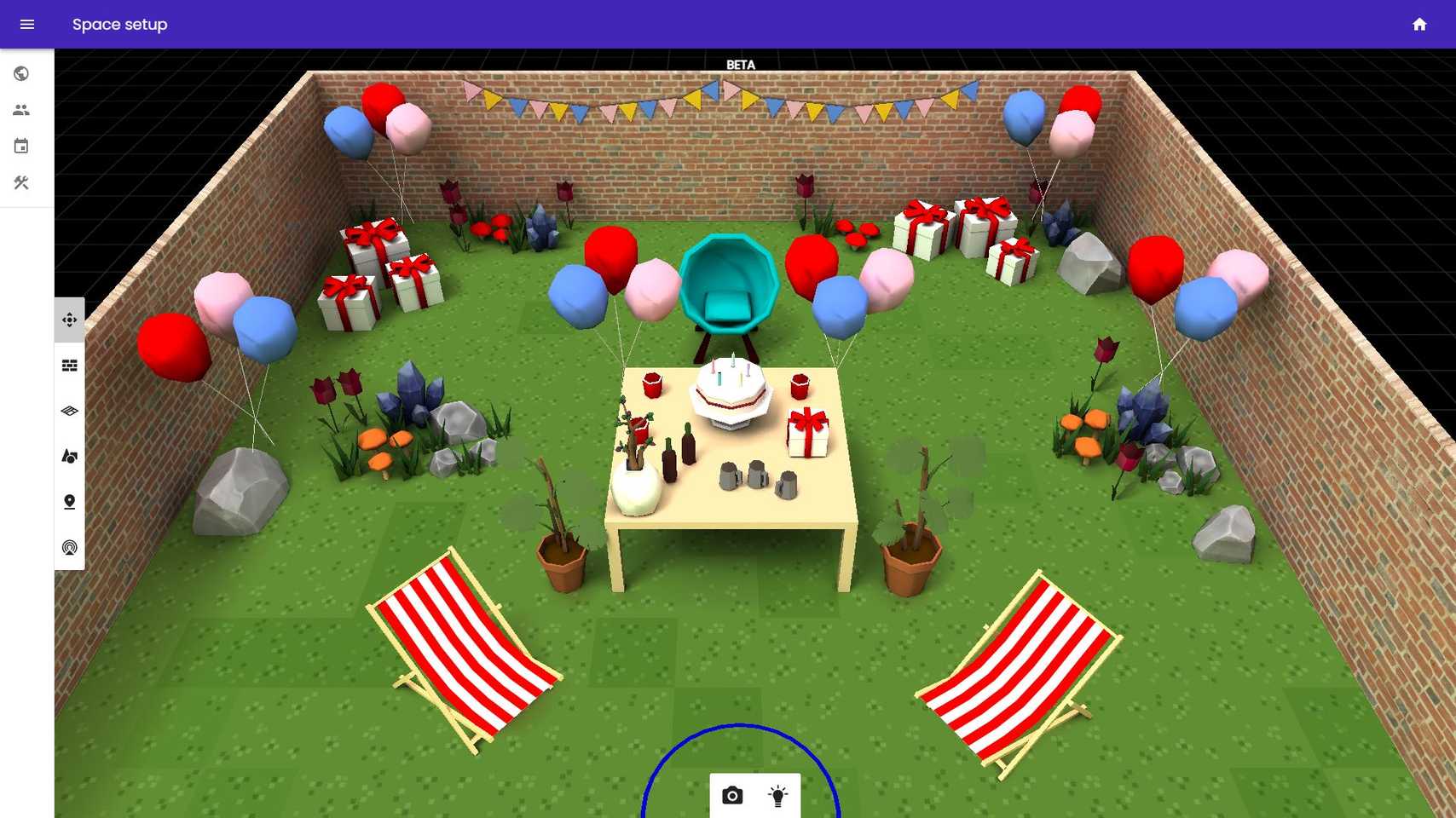Return home using the house icon
Image resolution: width=1456 pixels, height=818 pixels.
[x=1419, y=25]
